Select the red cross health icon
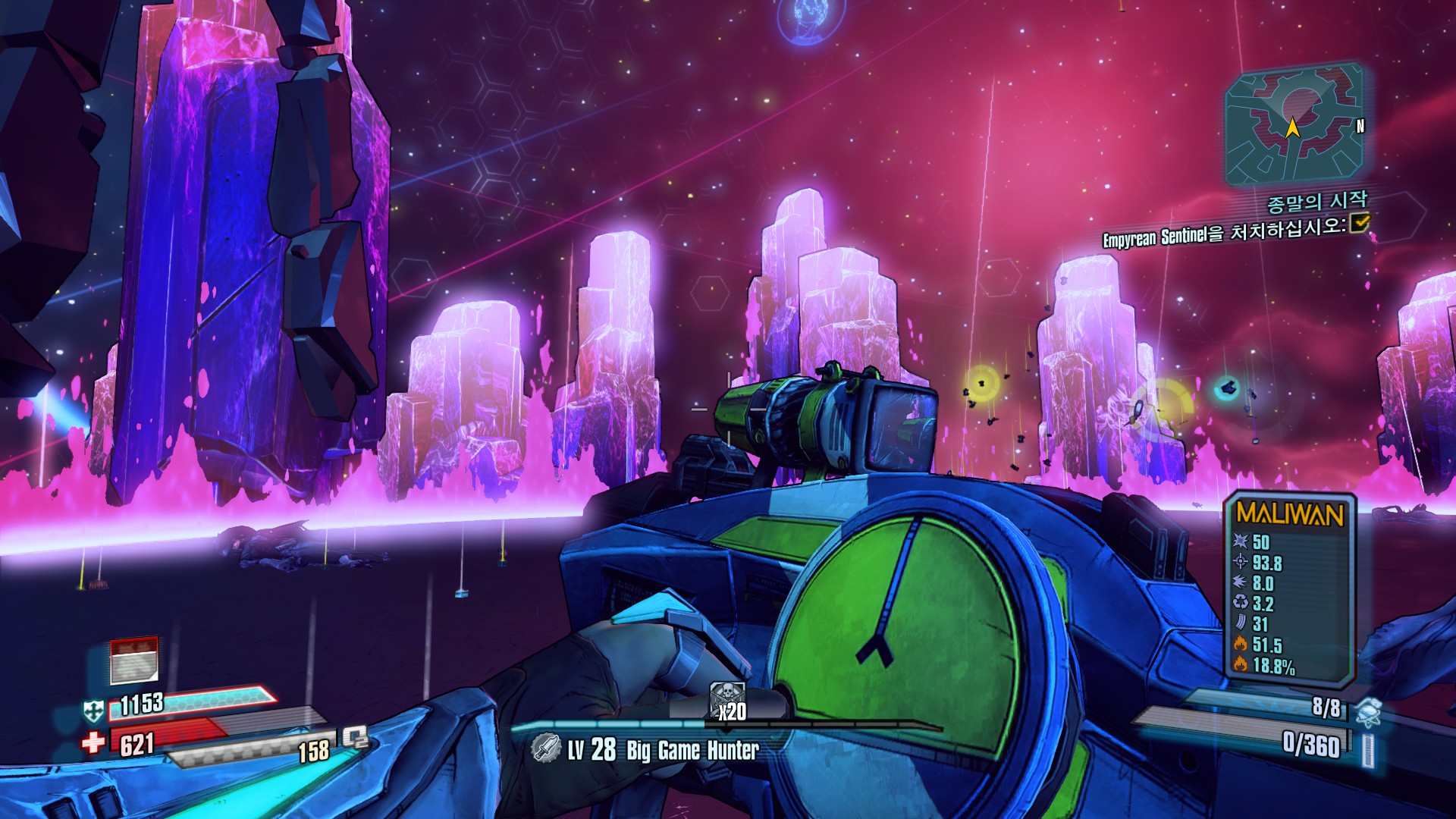The height and width of the screenshot is (819, 1456). coord(94,742)
